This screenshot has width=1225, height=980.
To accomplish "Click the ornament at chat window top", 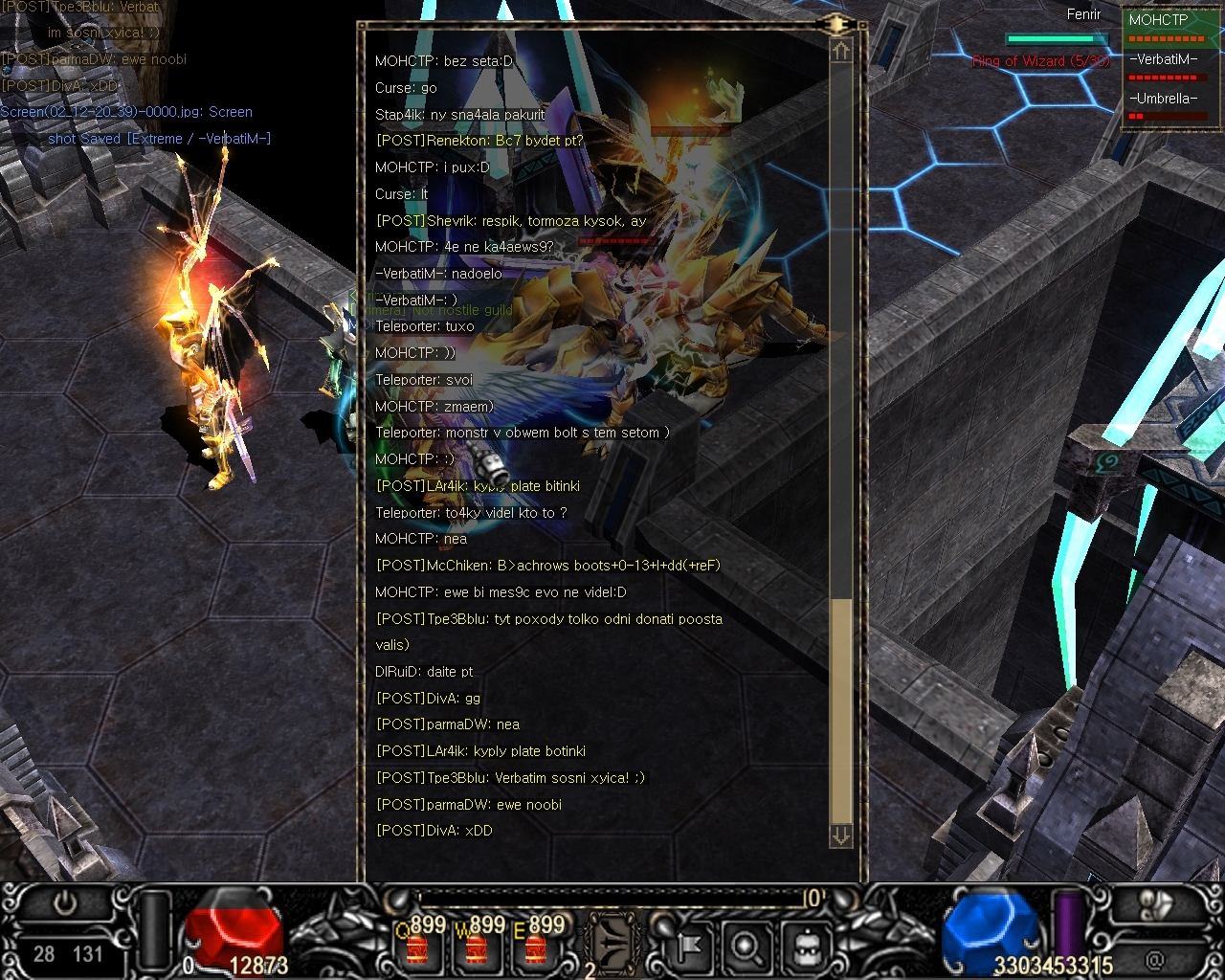I will tap(836, 24).
